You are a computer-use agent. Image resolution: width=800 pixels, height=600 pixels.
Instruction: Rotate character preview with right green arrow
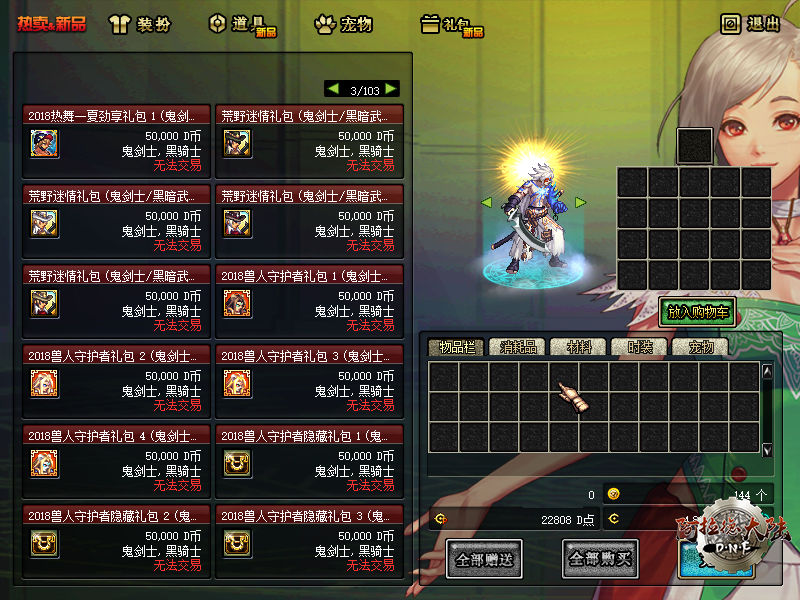pos(580,203)
